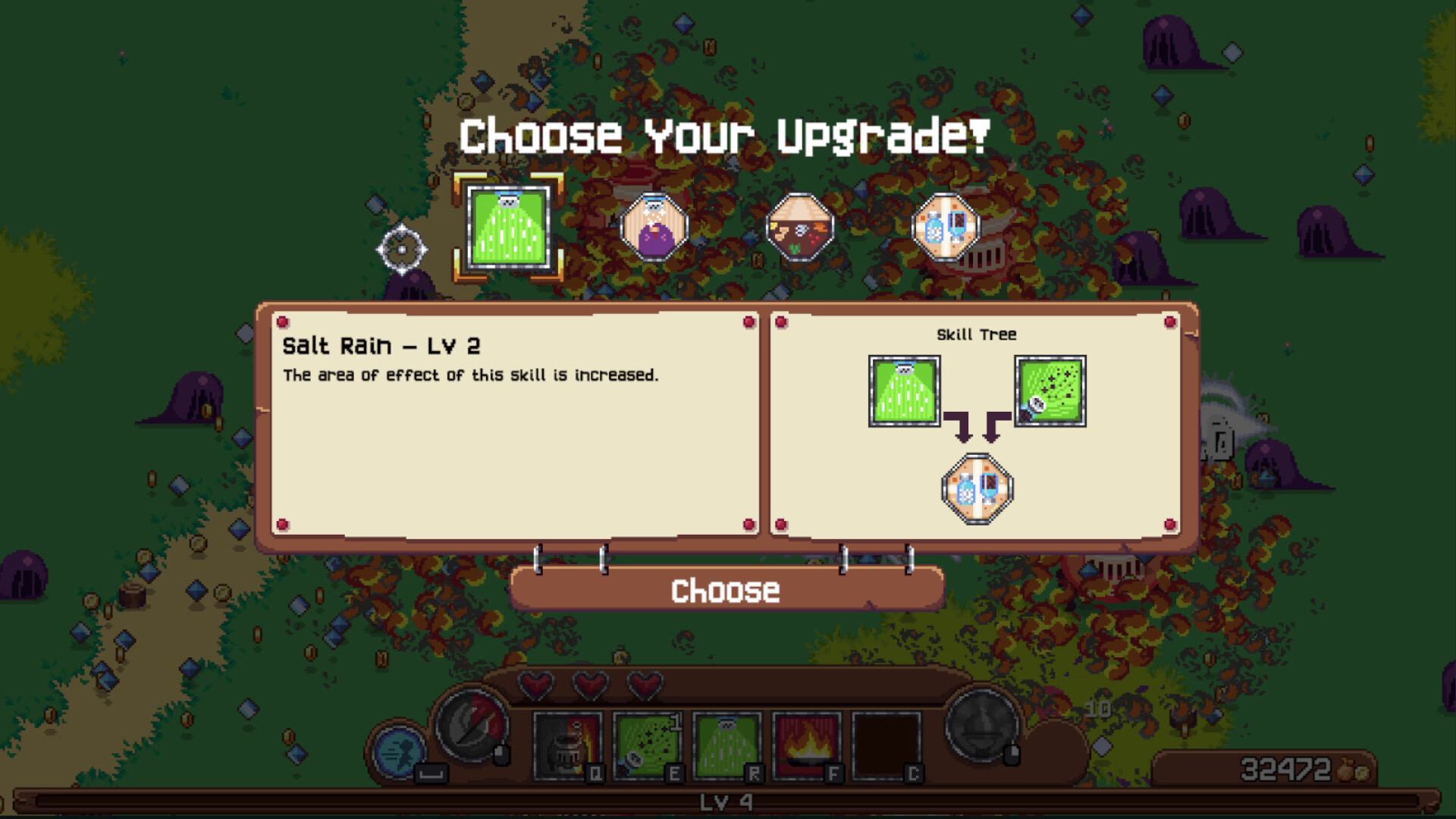Select the ingredients bowl upgrade option
Viewport: 1456px width, 819px height.
pyautogui.click(x=800, y=225)
